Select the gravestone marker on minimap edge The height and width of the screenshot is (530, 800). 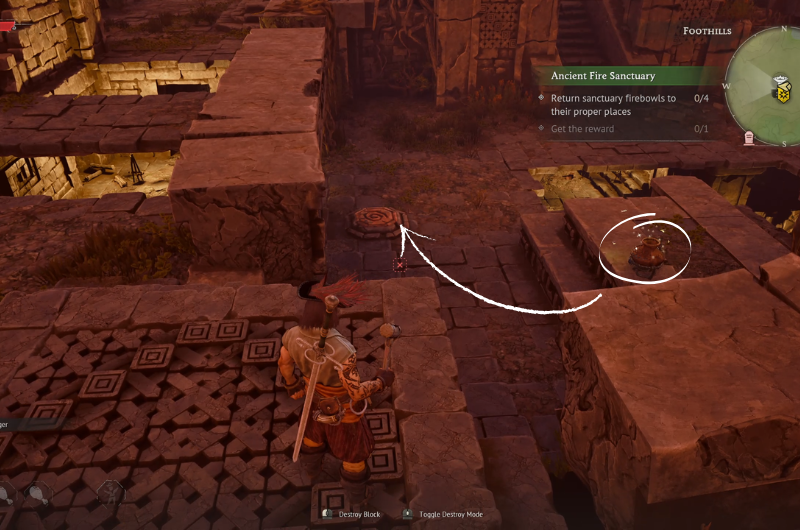pyautogui.click(x=749, y=138)
